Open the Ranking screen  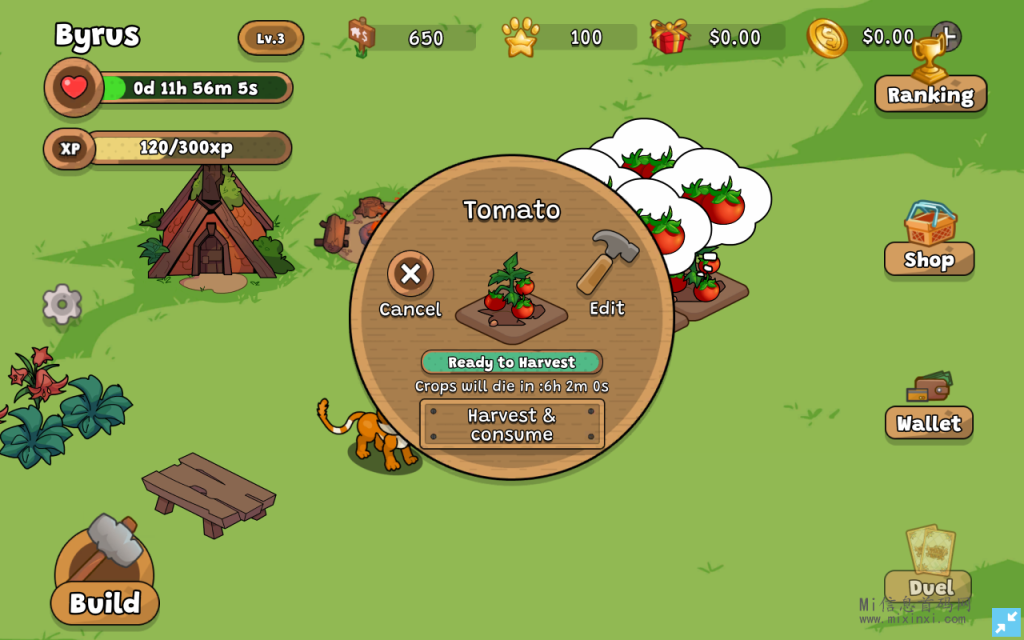click(x=930, y=94)
